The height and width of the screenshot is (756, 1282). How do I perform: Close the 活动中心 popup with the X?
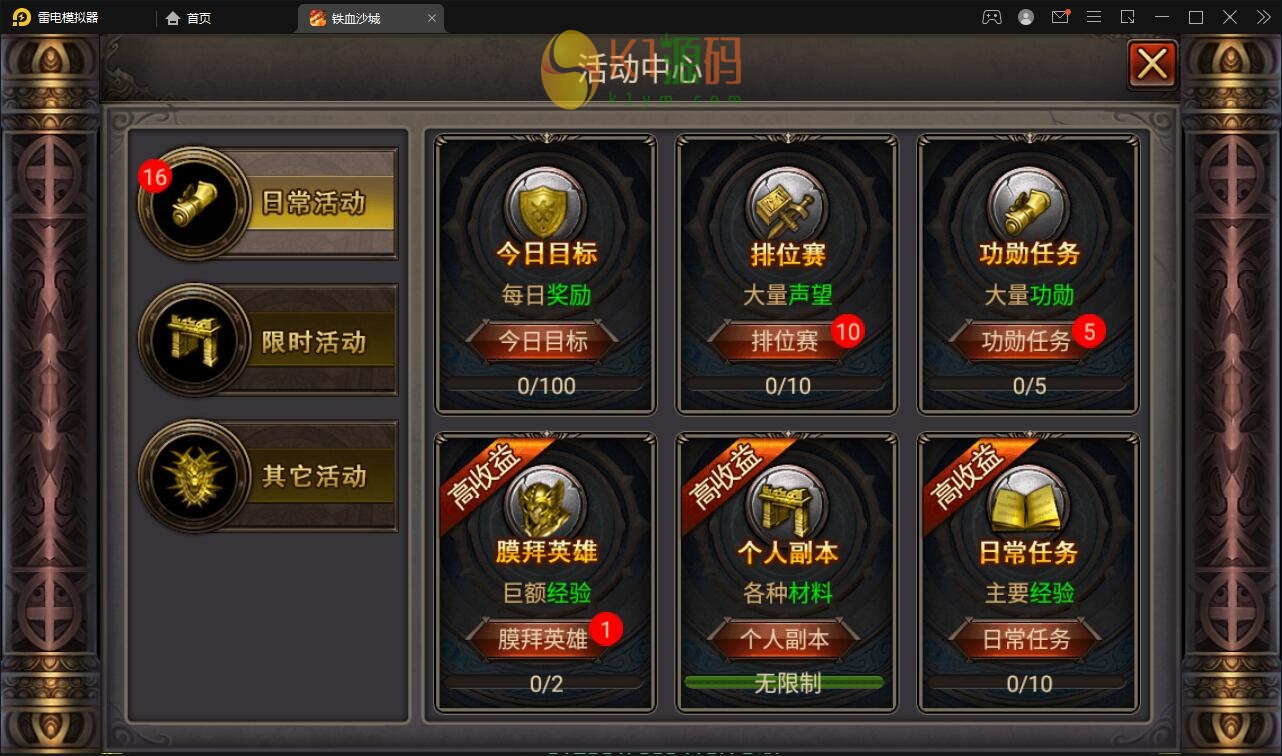click(1152, 63)
